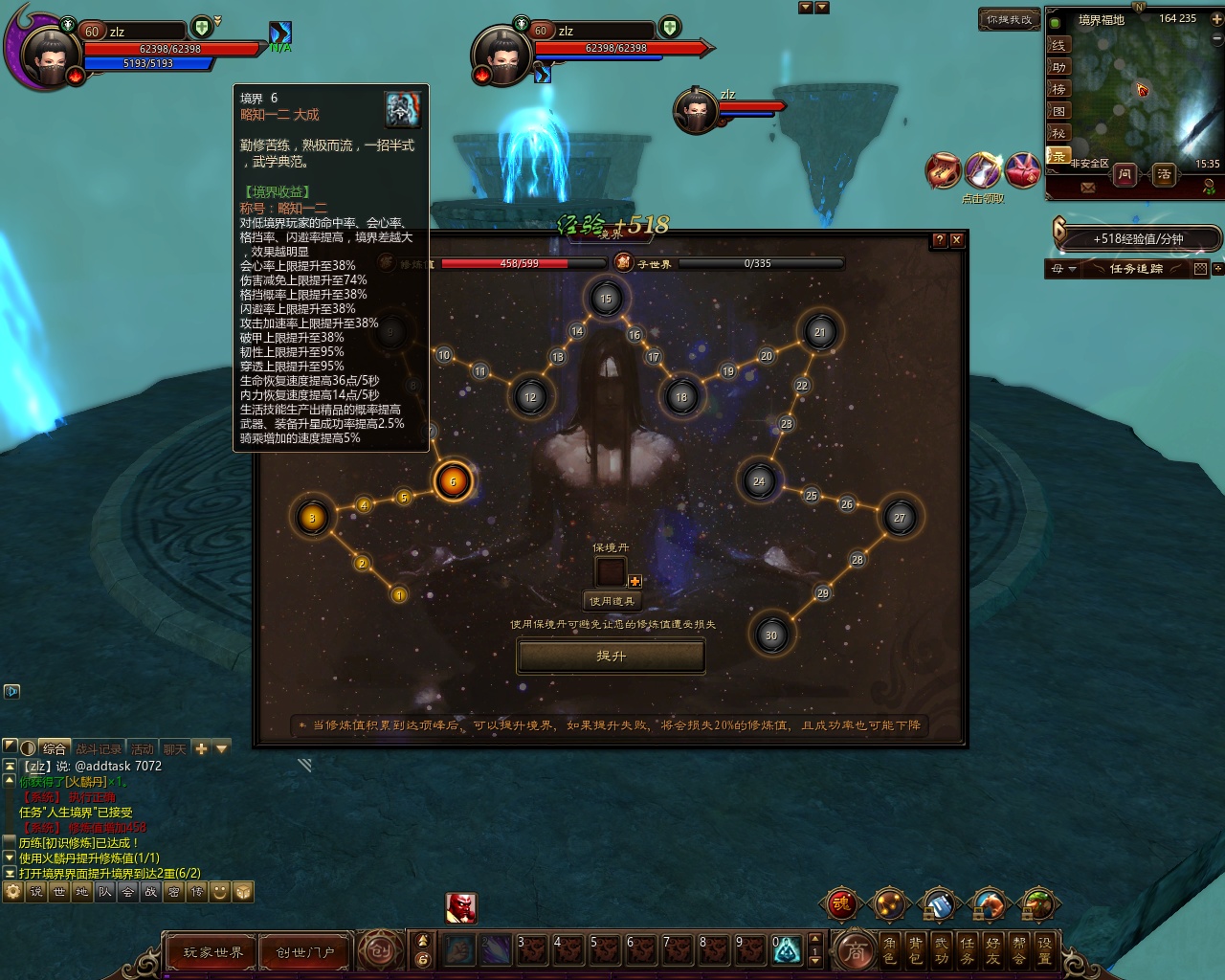Click the 使用道具 use-item button
This screenshot has height=980, width=1225.
(x=611, y=601)
